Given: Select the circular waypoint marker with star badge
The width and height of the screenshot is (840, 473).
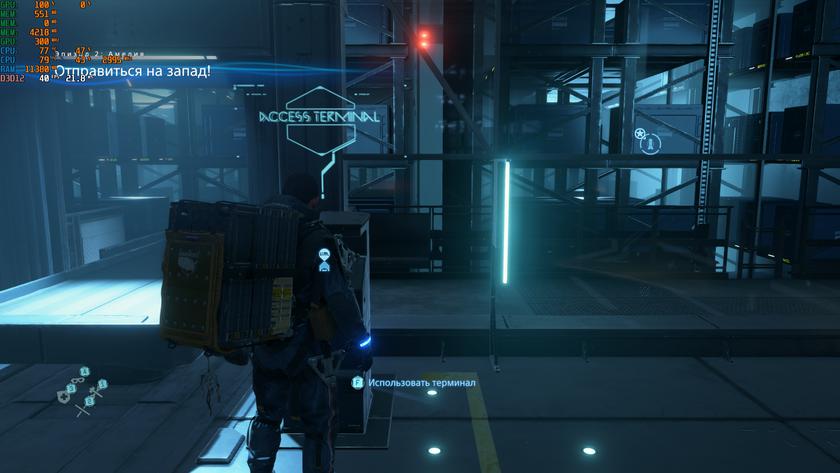Looking at the screenshot, I should (650, 143).
